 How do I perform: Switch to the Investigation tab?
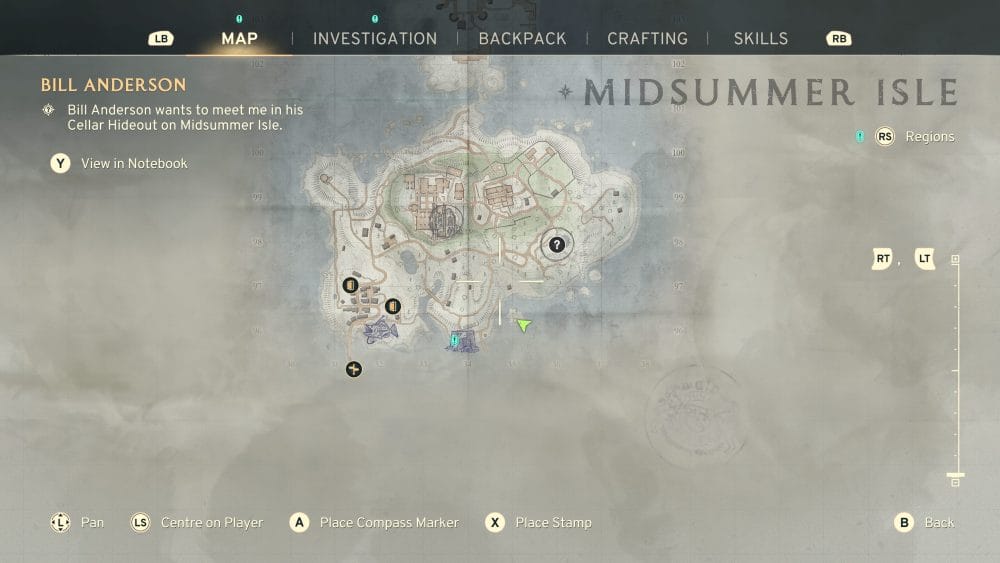(375, 39)
